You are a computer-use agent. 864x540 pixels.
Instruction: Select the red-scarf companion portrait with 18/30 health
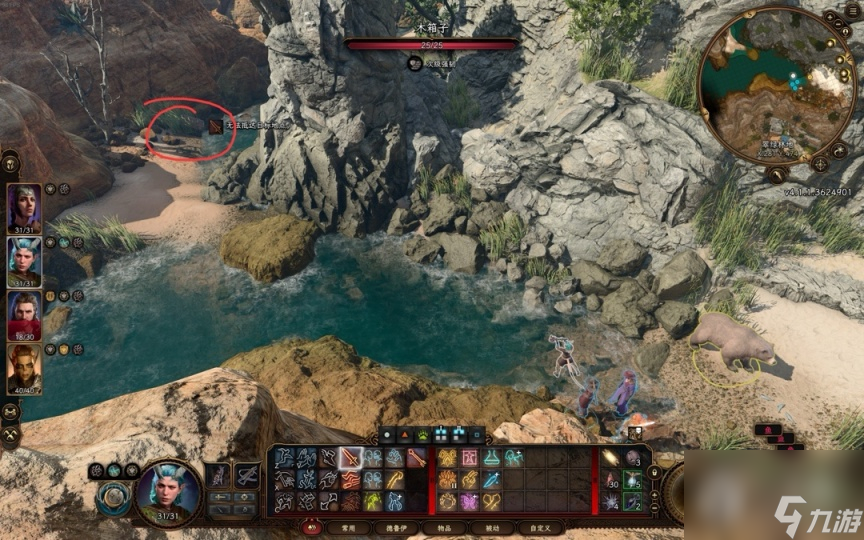coord(24,315)
